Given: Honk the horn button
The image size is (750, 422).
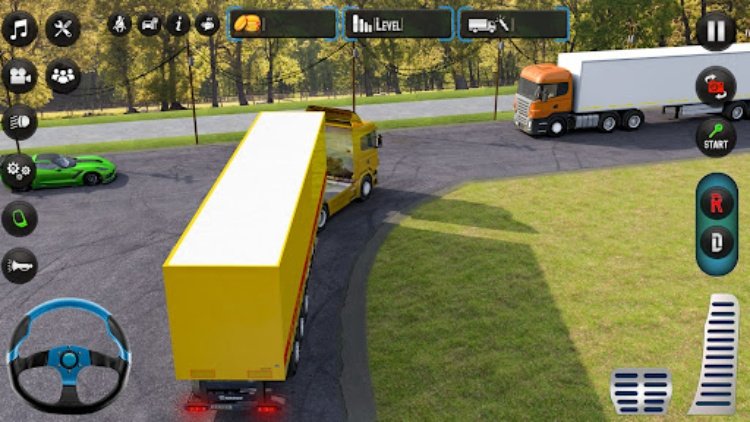Looking at the screenshot, I should click(x=19, y=265).
